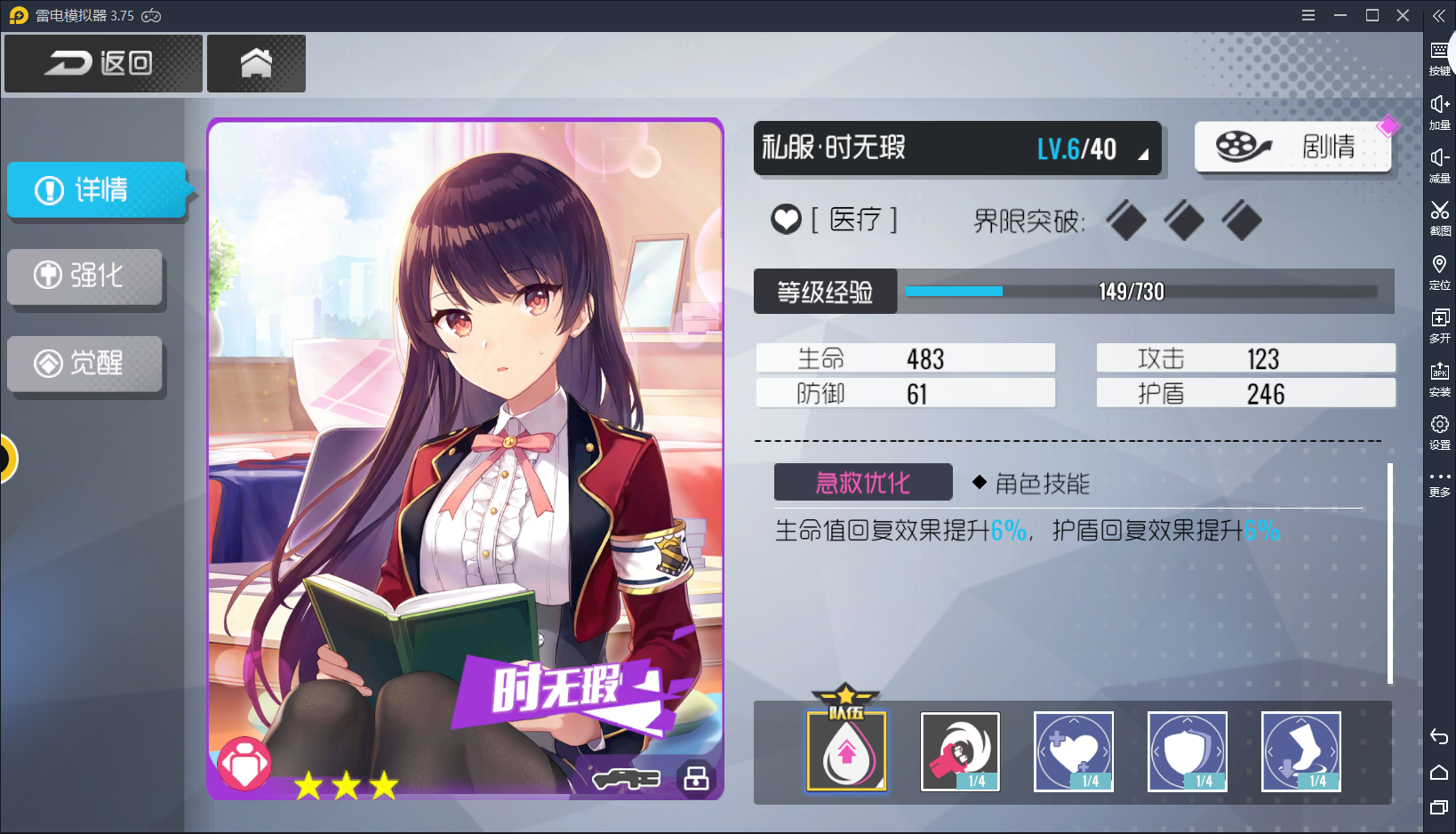1456x834 pixels.
Task: Open the 强化 enhancement tab
Action: (85, 276)
